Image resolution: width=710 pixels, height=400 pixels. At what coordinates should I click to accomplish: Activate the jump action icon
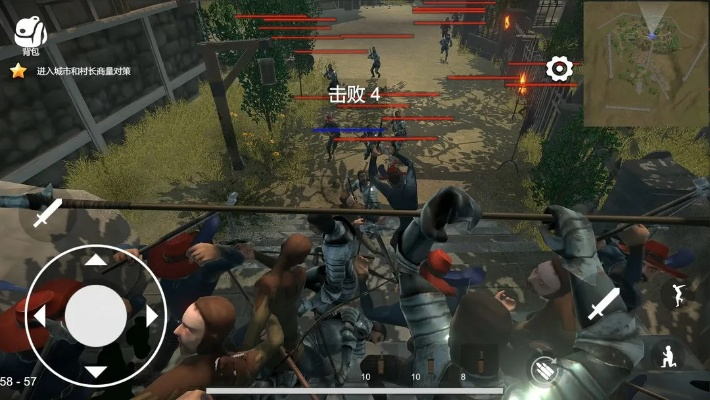click(678, 294)
